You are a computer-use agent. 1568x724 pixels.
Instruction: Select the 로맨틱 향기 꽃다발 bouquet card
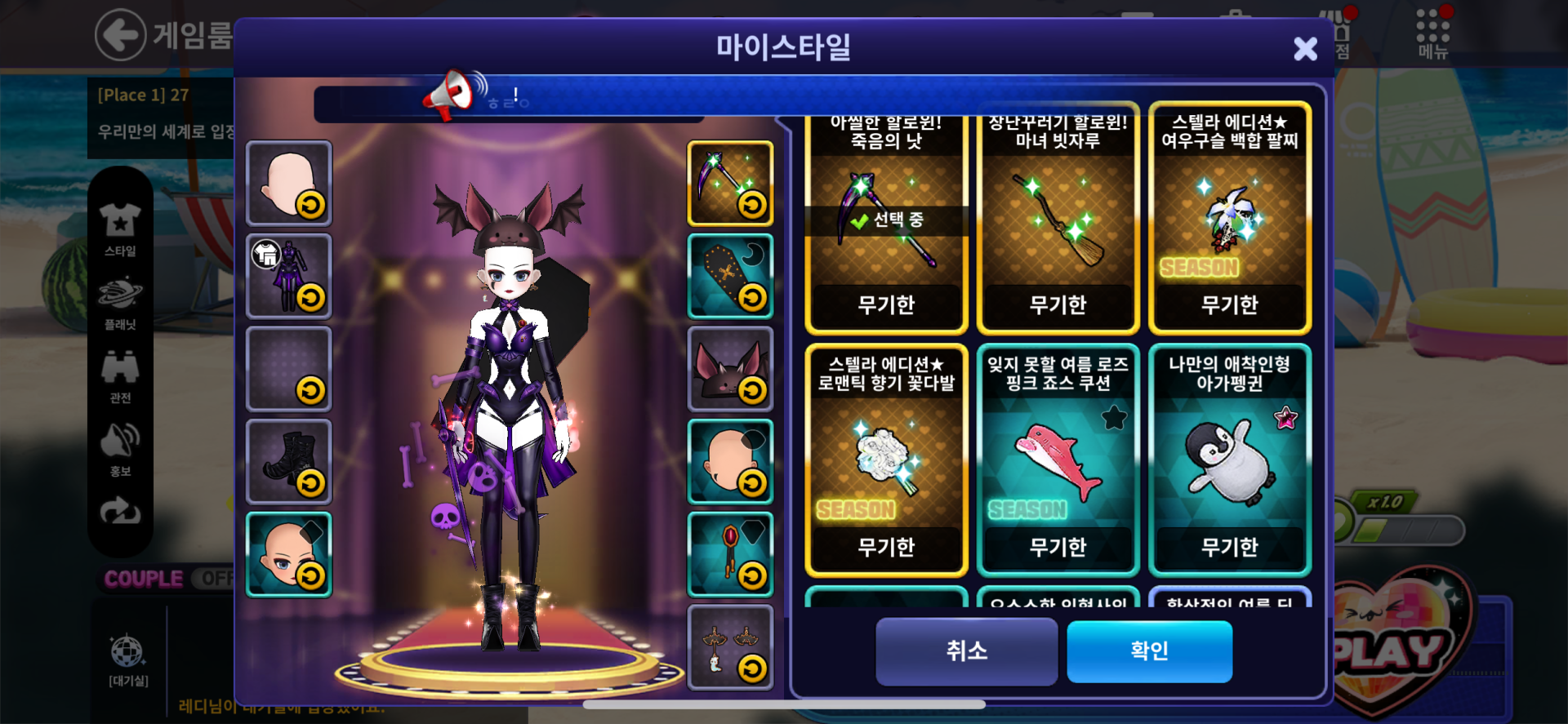point(886,461)
